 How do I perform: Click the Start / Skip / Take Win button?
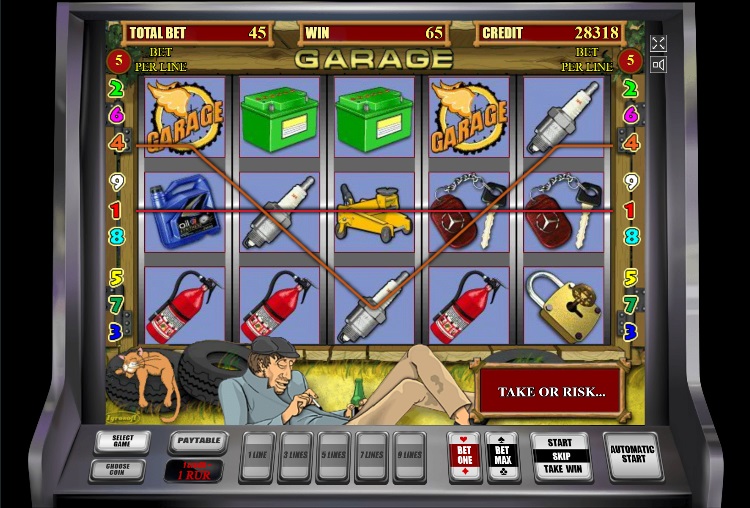[x=560, y=456]
